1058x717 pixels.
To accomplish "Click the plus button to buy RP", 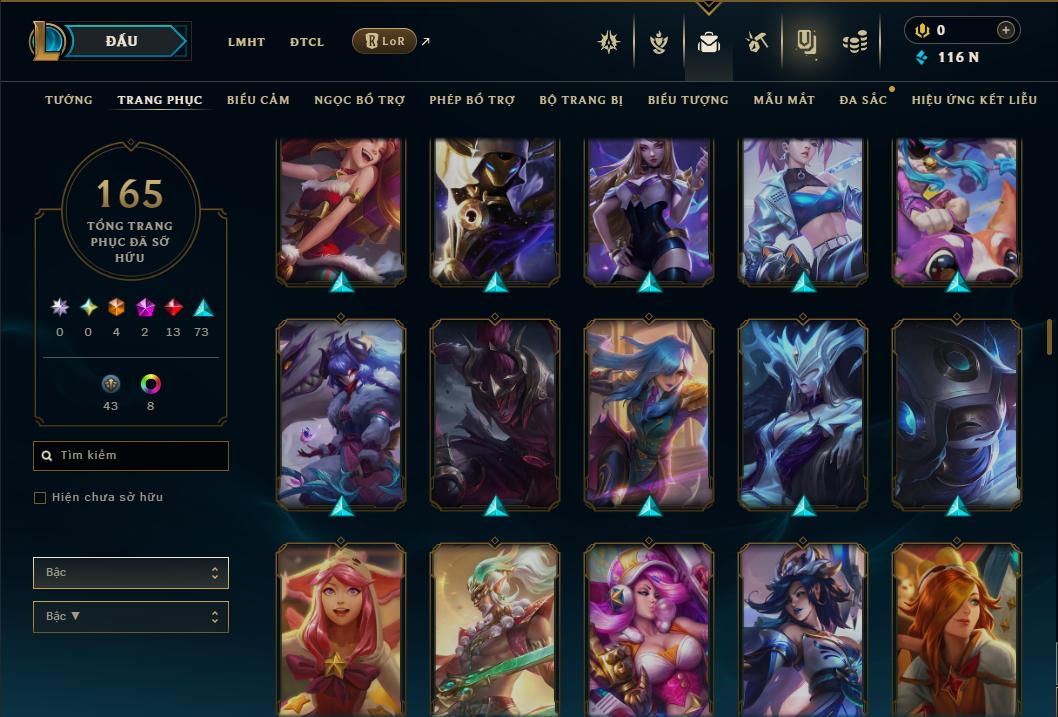I will [x=1005, y=30].
